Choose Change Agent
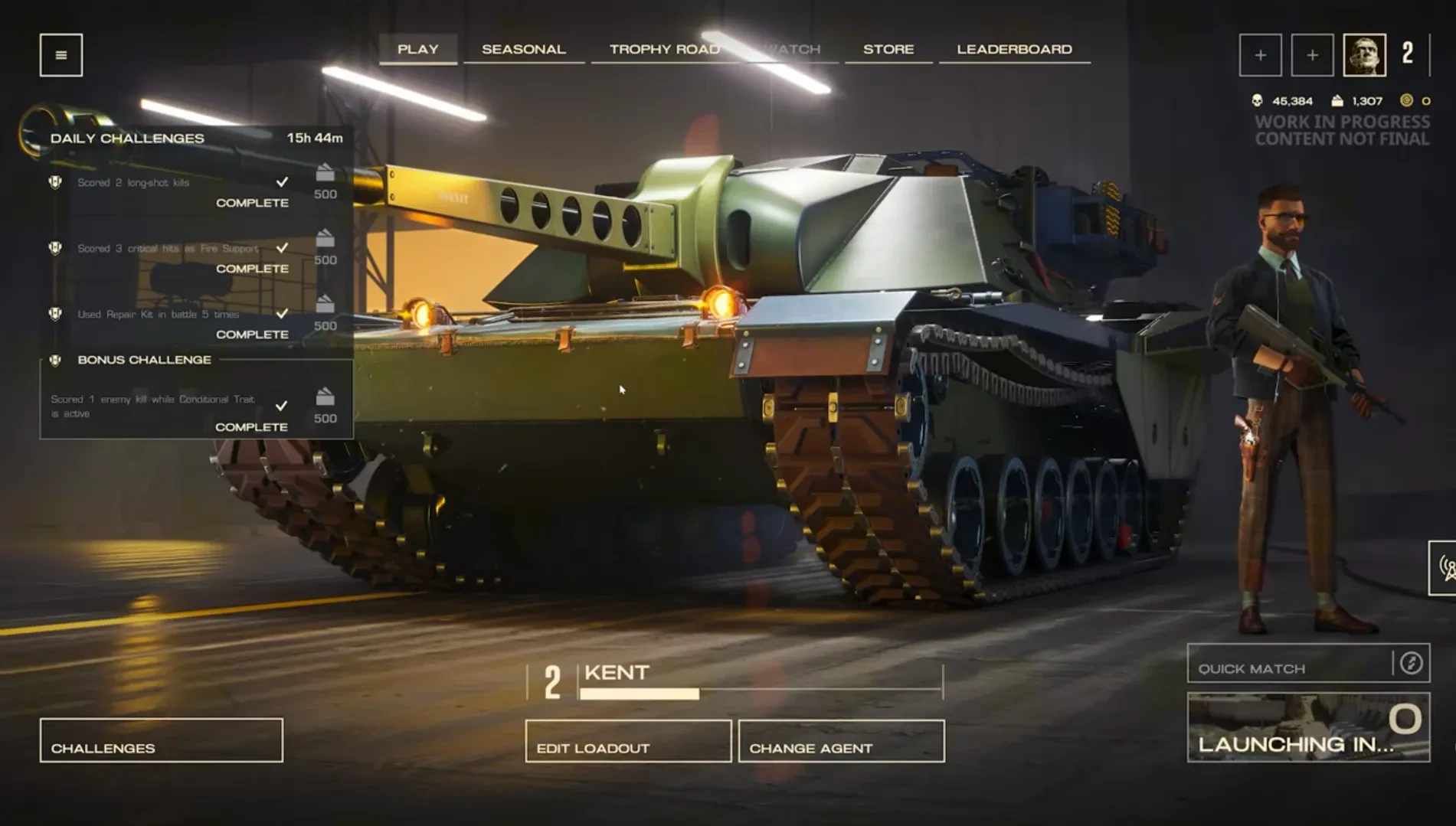1456x826 pixels. pos(841,741)
